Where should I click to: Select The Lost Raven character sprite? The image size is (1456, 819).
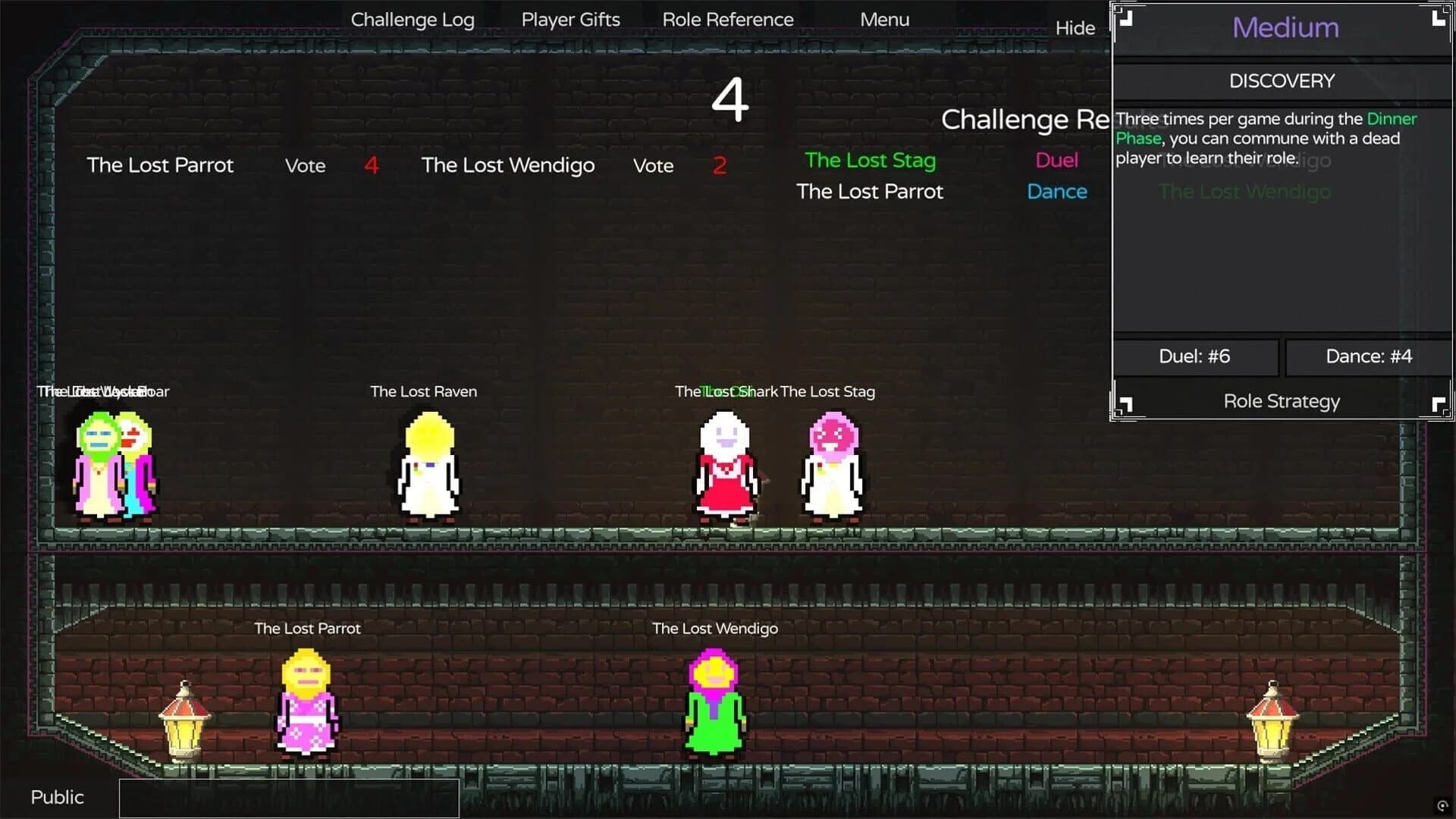tap(429, 466)
